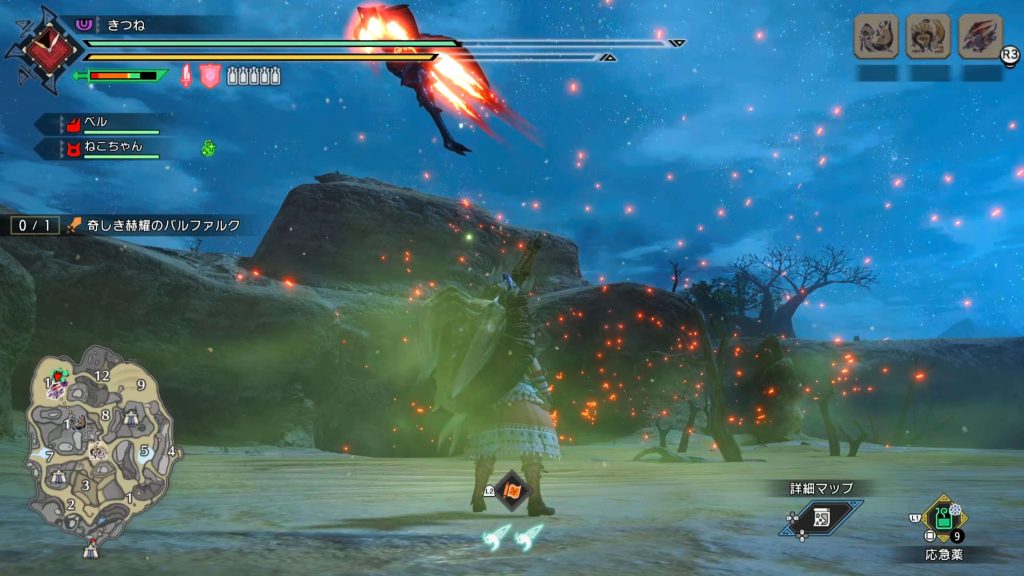Click the left wirebug icon

point(497,537)
